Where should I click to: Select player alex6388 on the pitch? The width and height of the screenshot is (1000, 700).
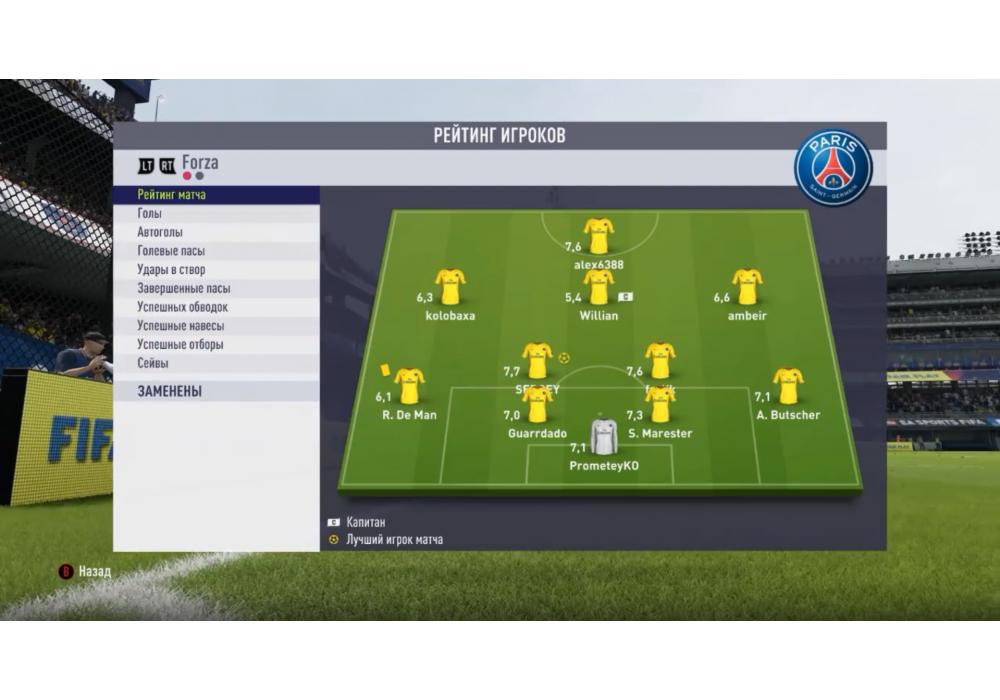(x=599, y=236)
